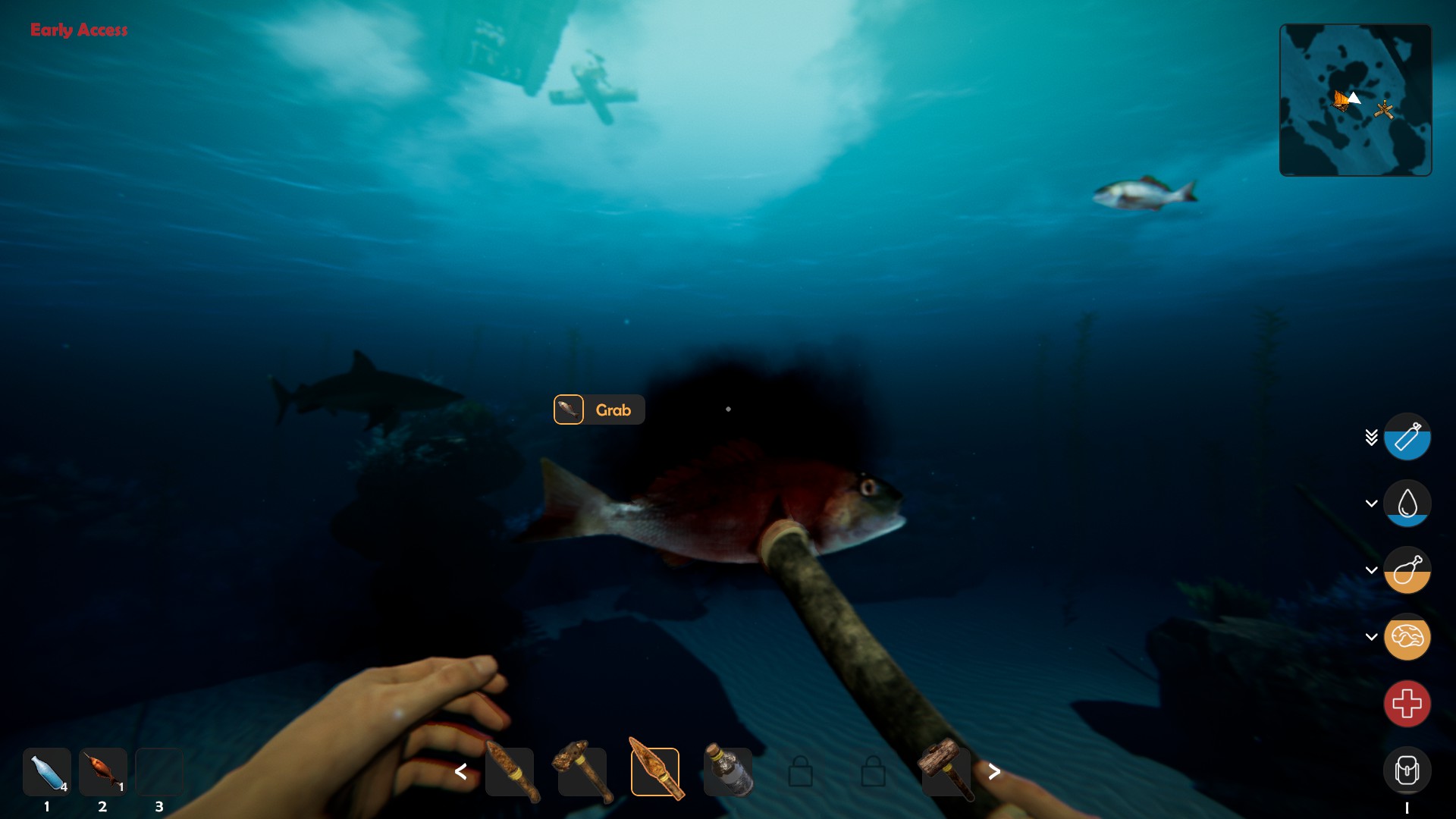The height and width of the screenshot is (819, 1456).
Task: Click the water drop thirst icon
Action: pyautogui.click(x=1407, y=504)
